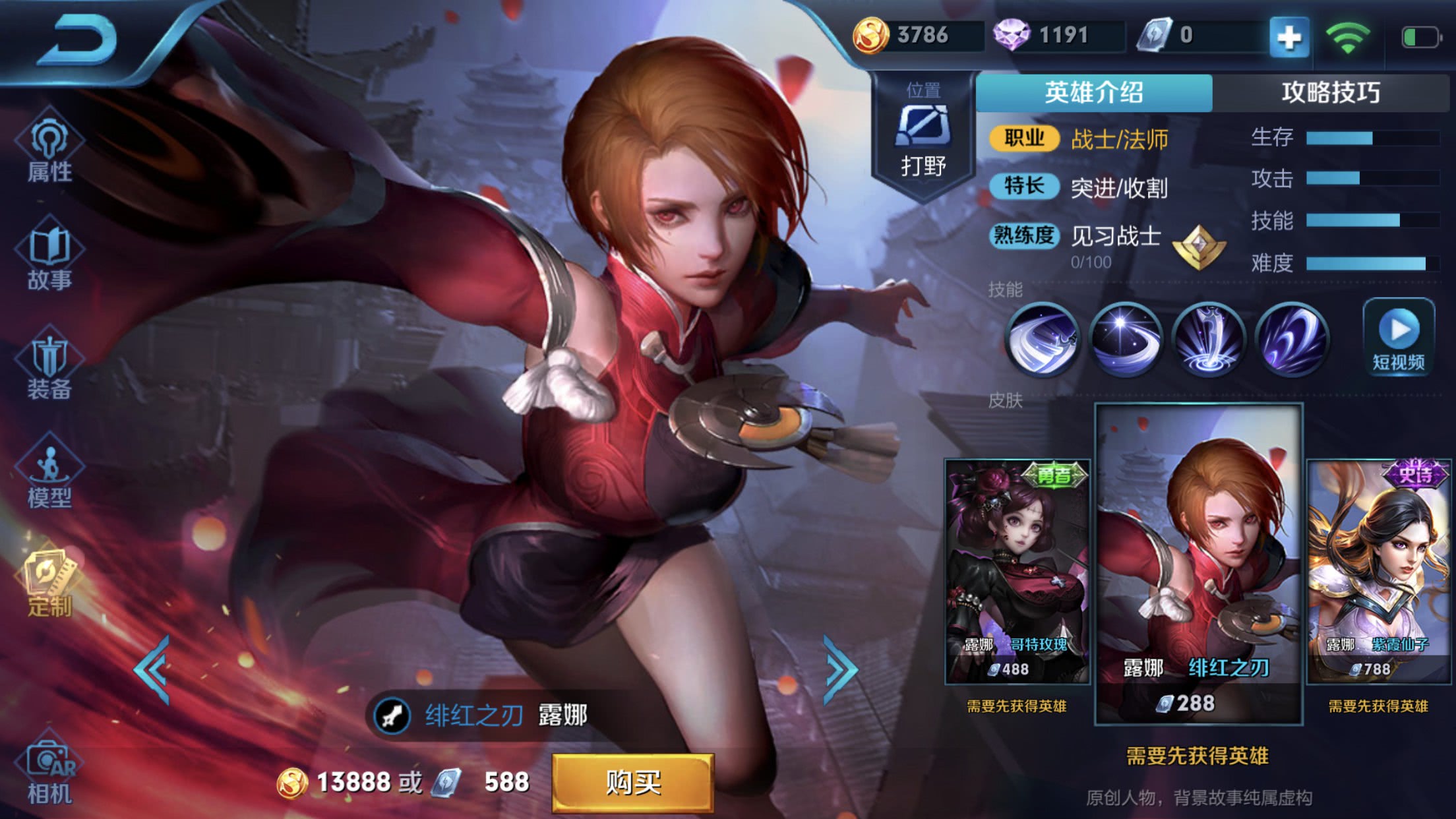Screen dimensions: 1456x819
Task: Click the 购买 buy button
Action: pyautogui.click(x=632, y=783)
